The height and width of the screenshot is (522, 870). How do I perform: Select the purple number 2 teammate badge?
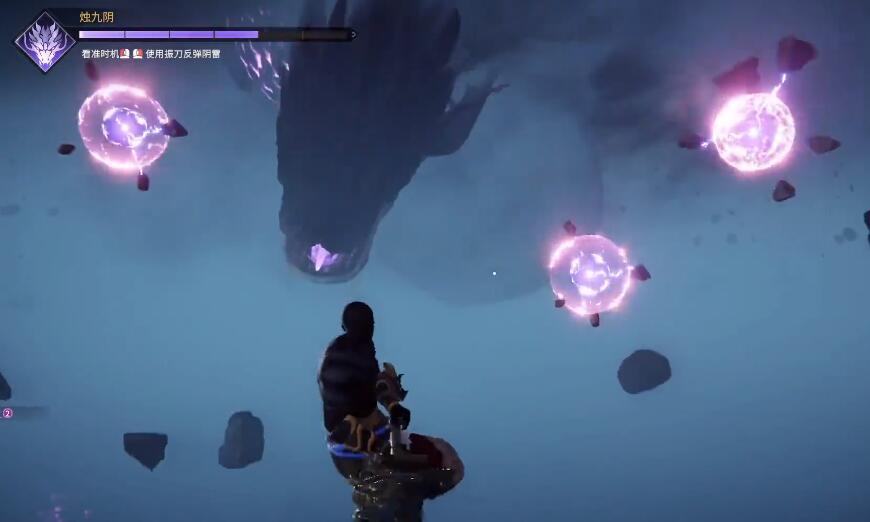8,413
